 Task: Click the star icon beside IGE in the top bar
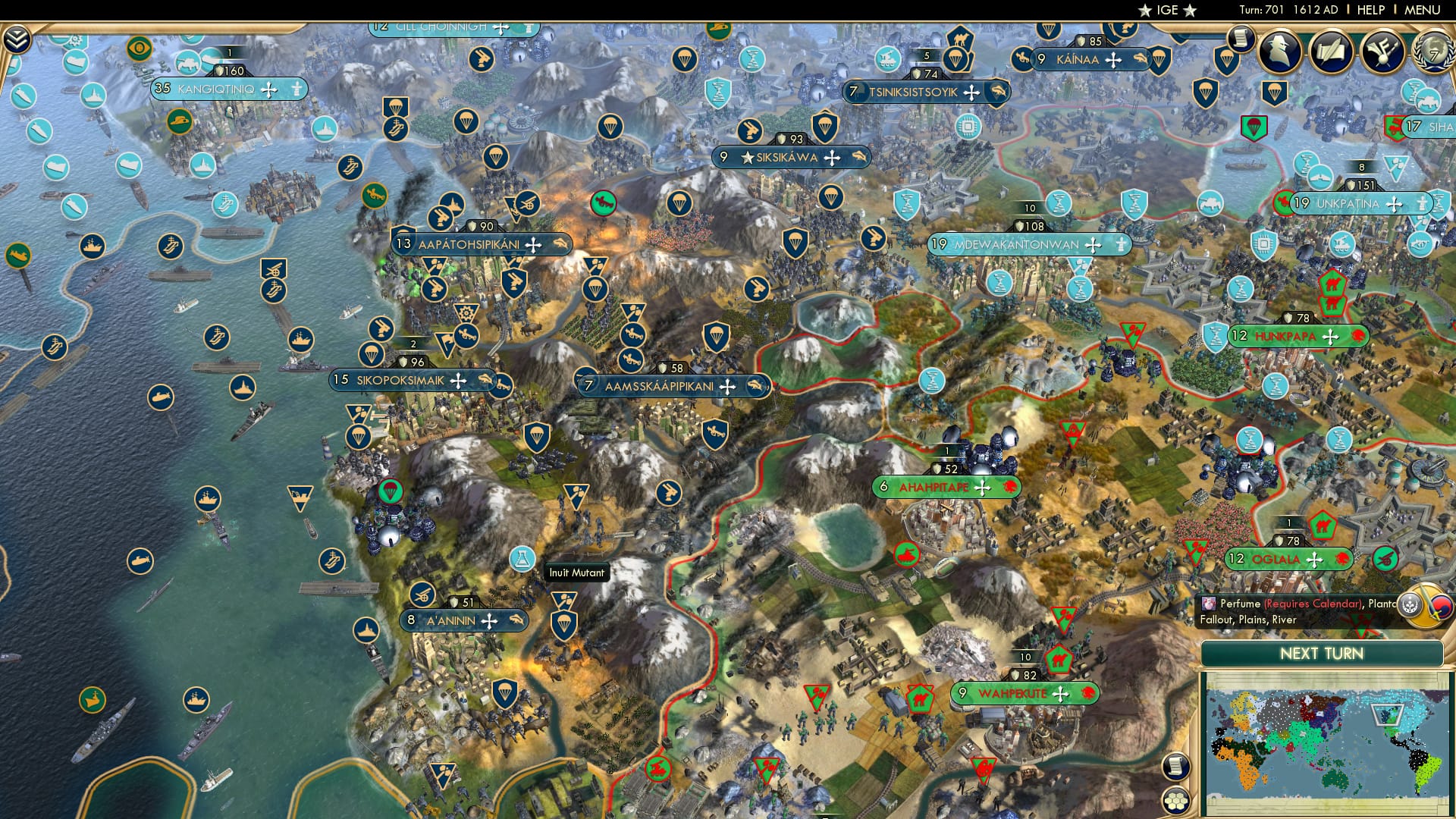tap(1143, 10)
